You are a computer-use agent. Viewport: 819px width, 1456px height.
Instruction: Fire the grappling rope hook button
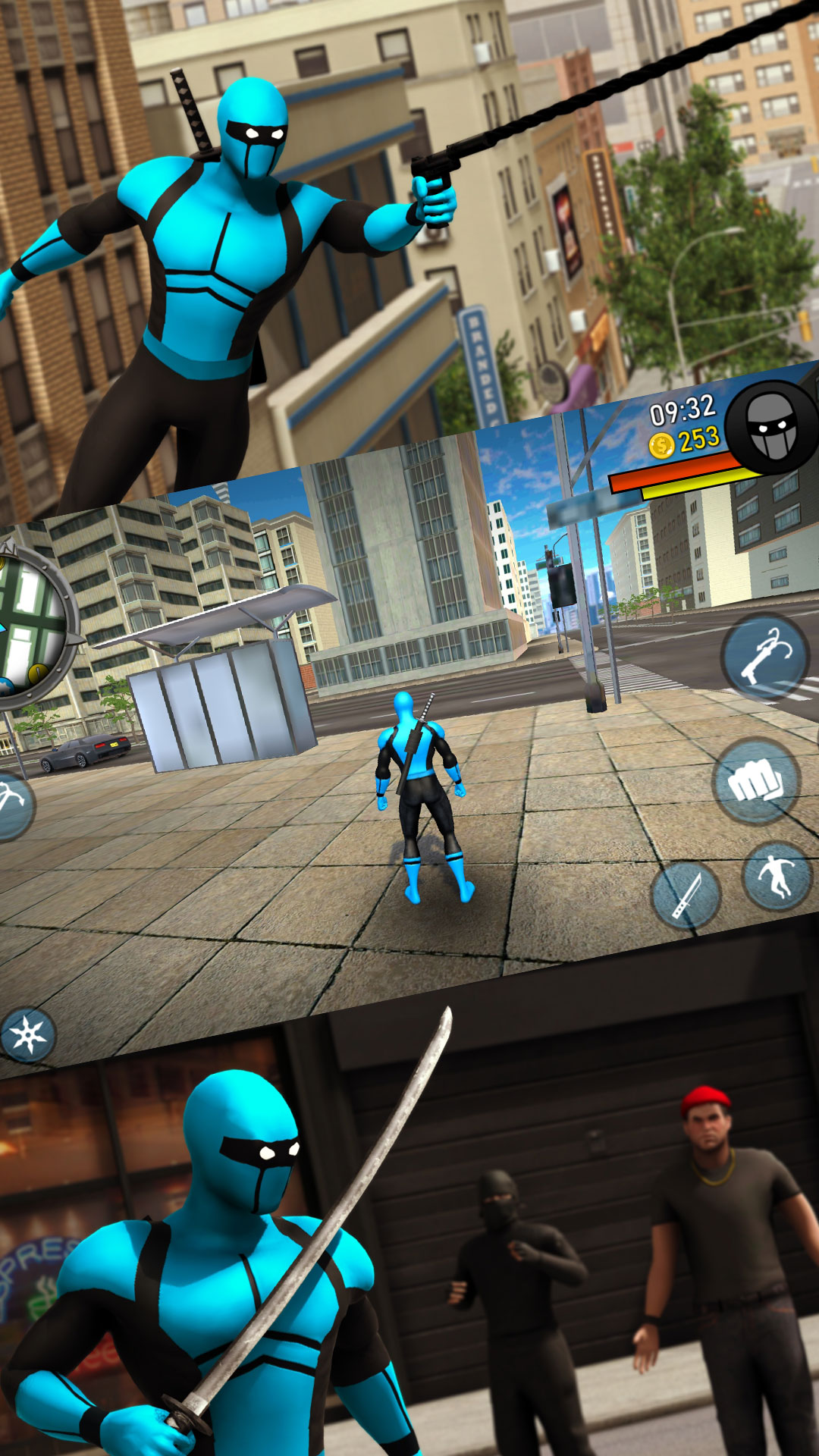(x=764, y=657)
